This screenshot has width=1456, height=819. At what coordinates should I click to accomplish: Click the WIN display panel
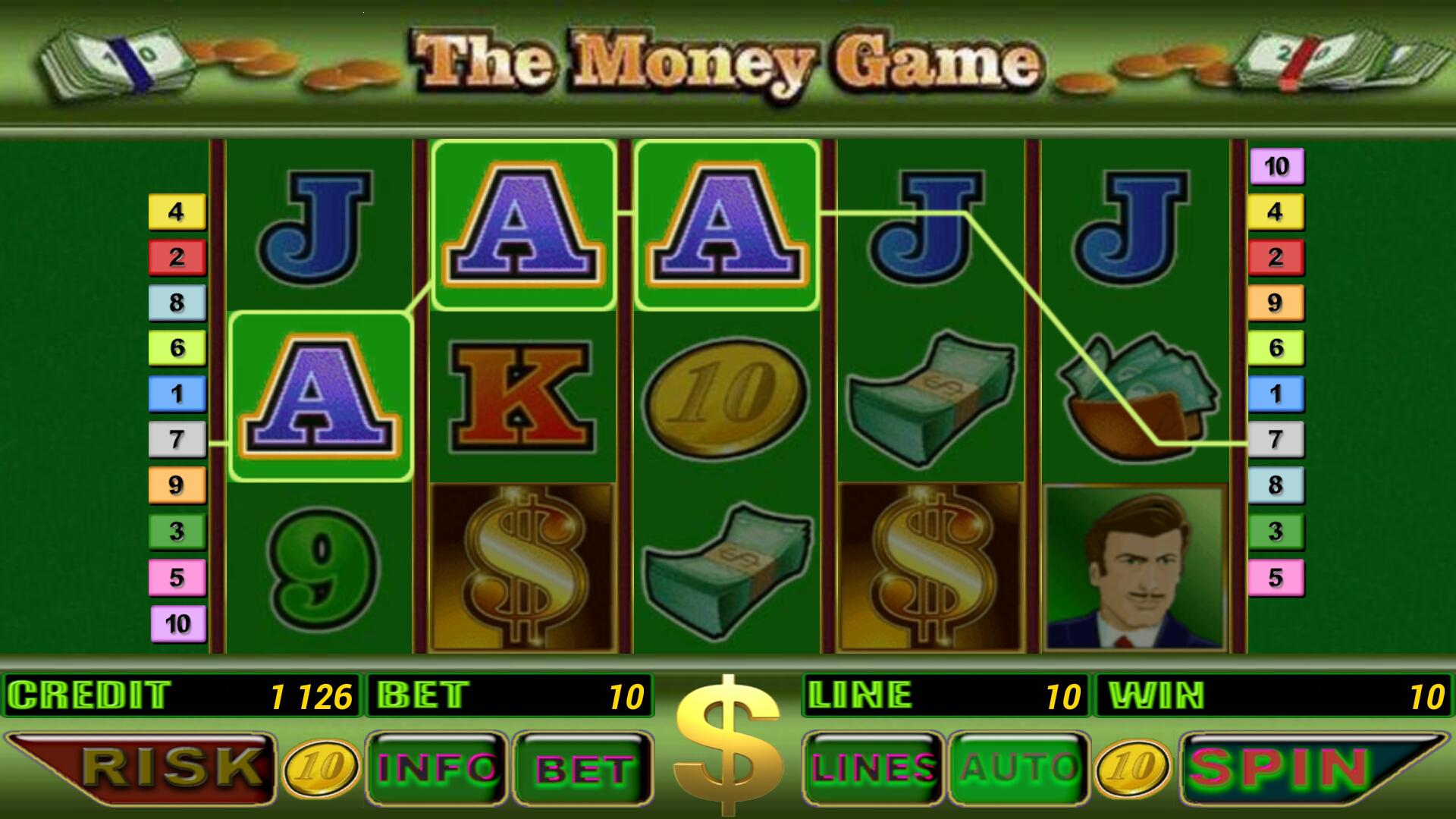coord(1274,694)
